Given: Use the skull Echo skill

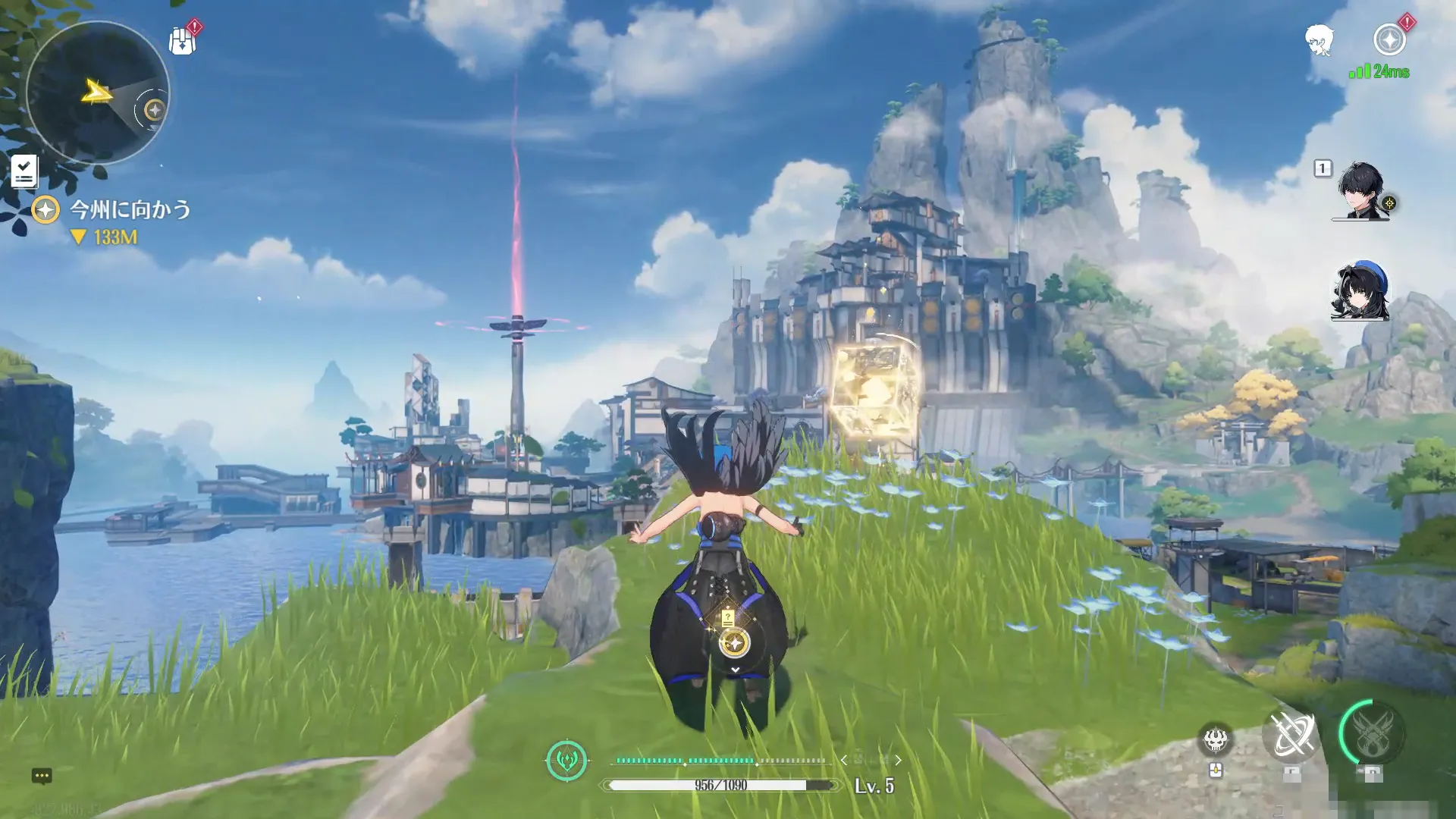Looking at the screenshot, I should coord(1215,739).
